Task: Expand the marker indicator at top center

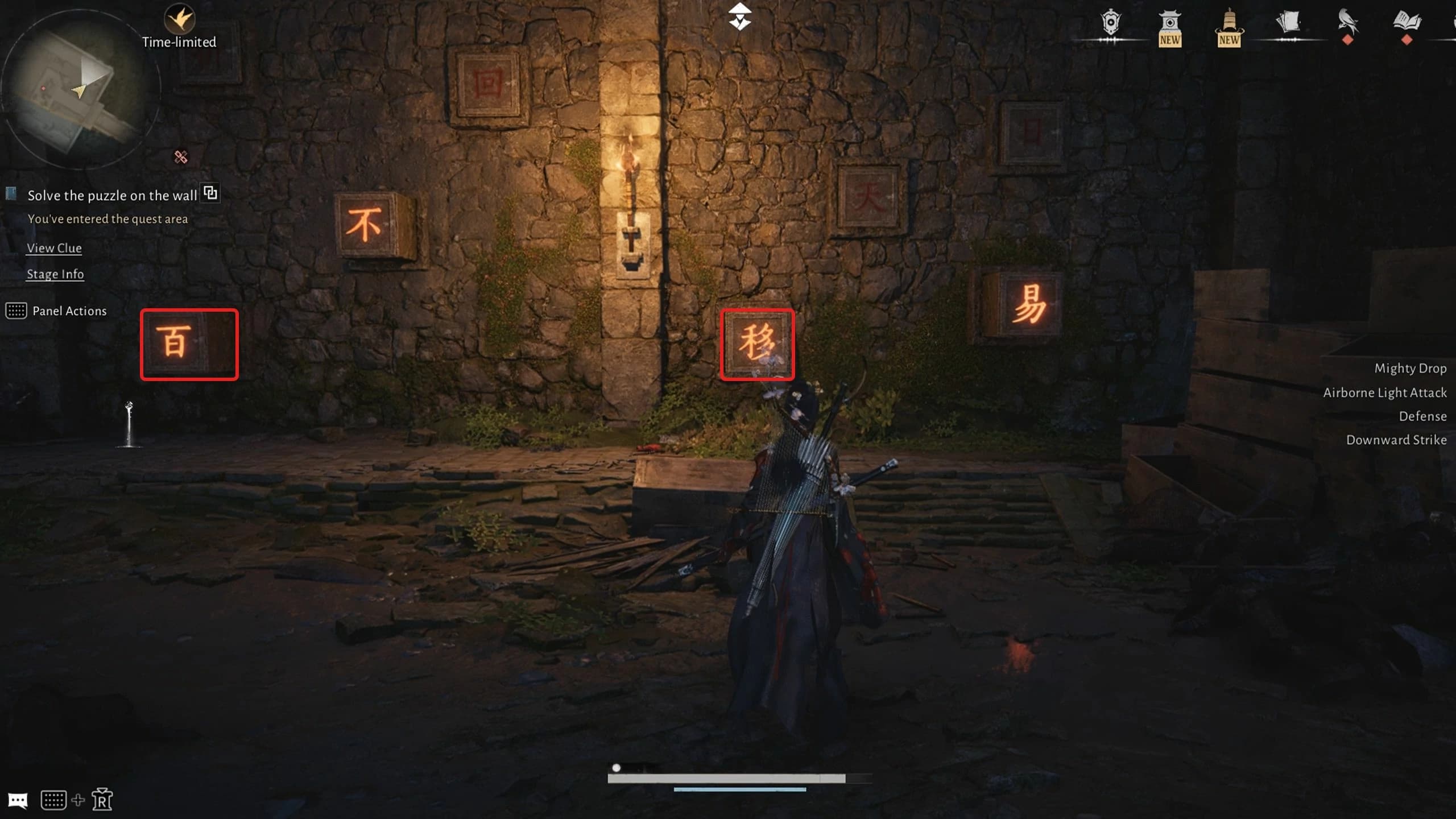Action: pos(741,17)
